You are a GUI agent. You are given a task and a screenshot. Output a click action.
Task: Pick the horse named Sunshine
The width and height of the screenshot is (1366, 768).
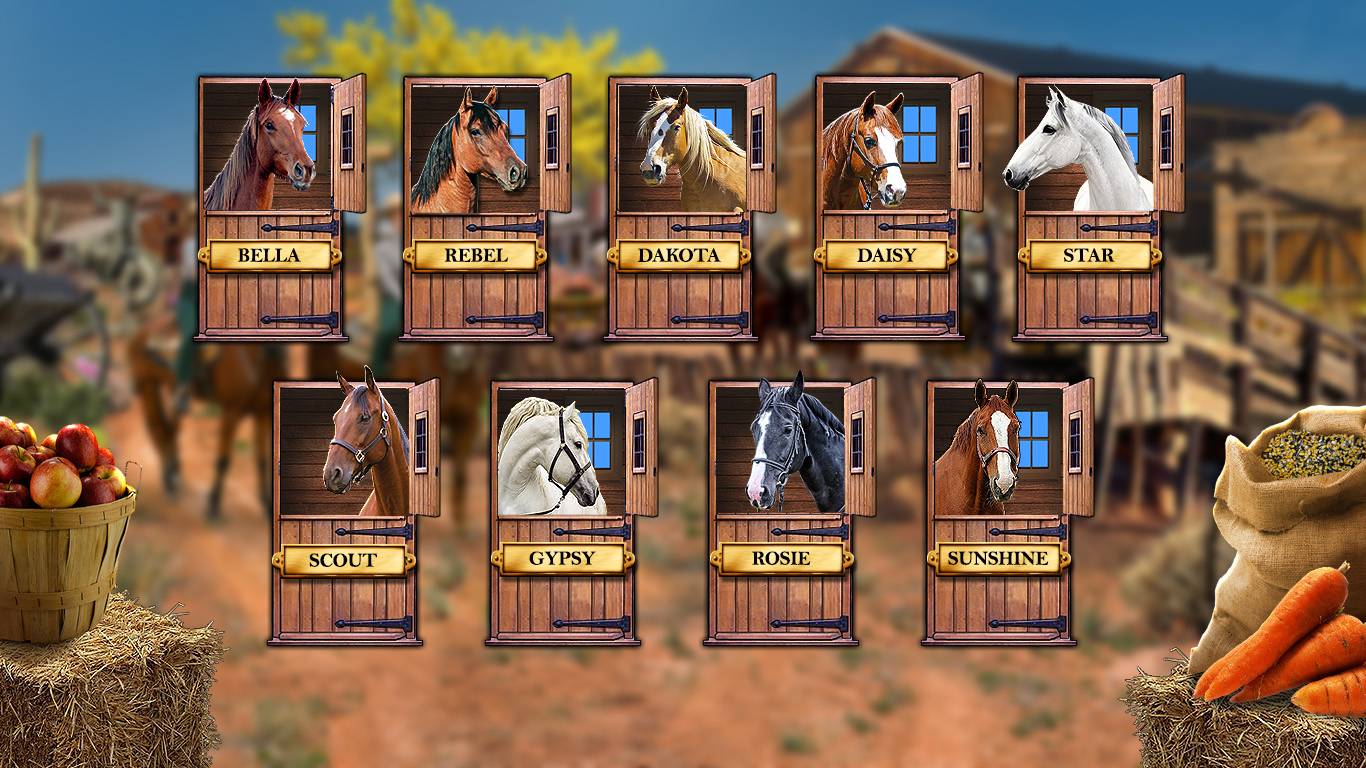pyautogui.click(x=998, y=512)
